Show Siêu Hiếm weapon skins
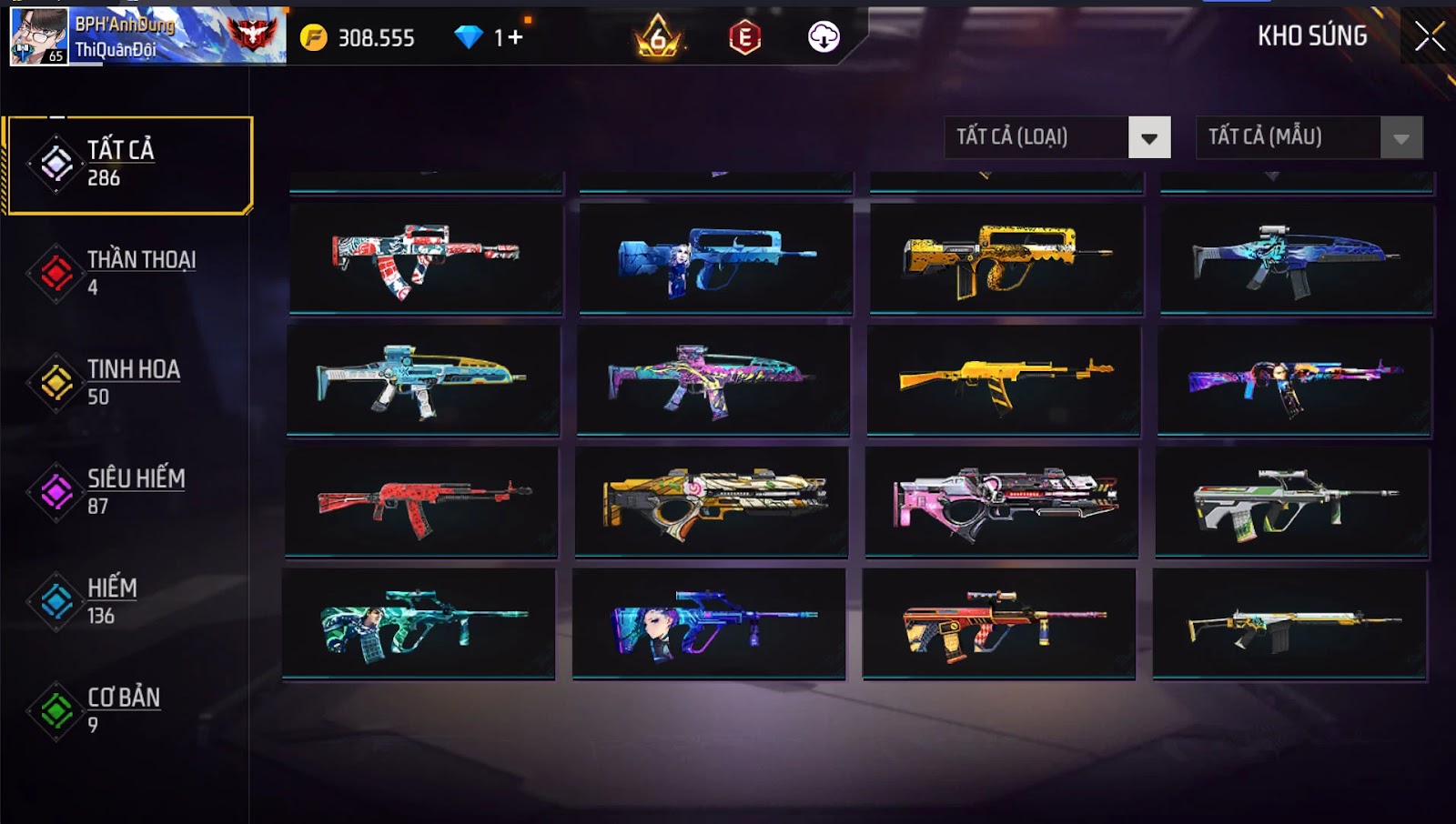 click(128, 492)
